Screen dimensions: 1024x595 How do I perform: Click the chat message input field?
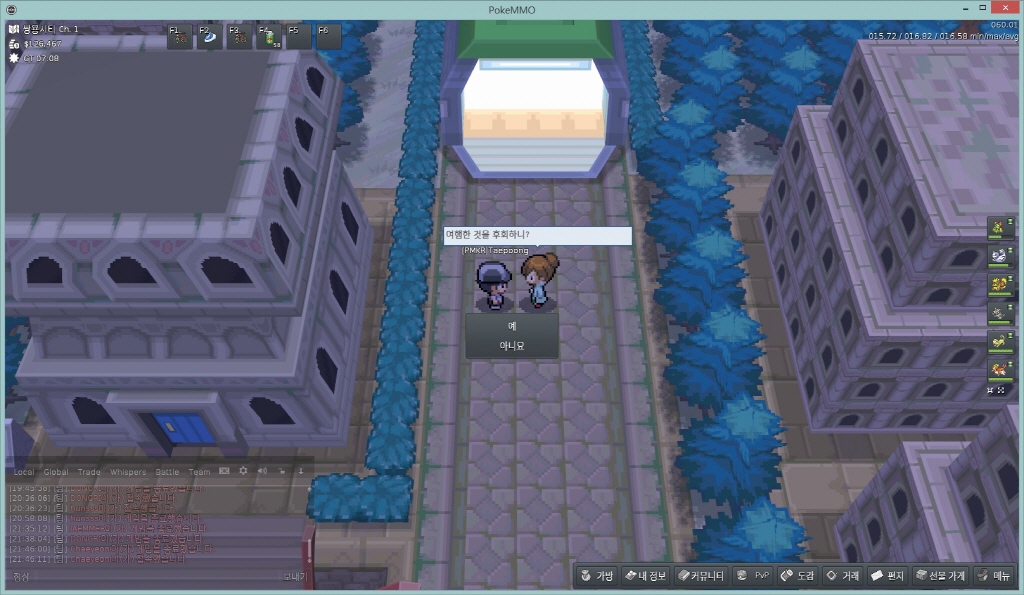(150, 577)
